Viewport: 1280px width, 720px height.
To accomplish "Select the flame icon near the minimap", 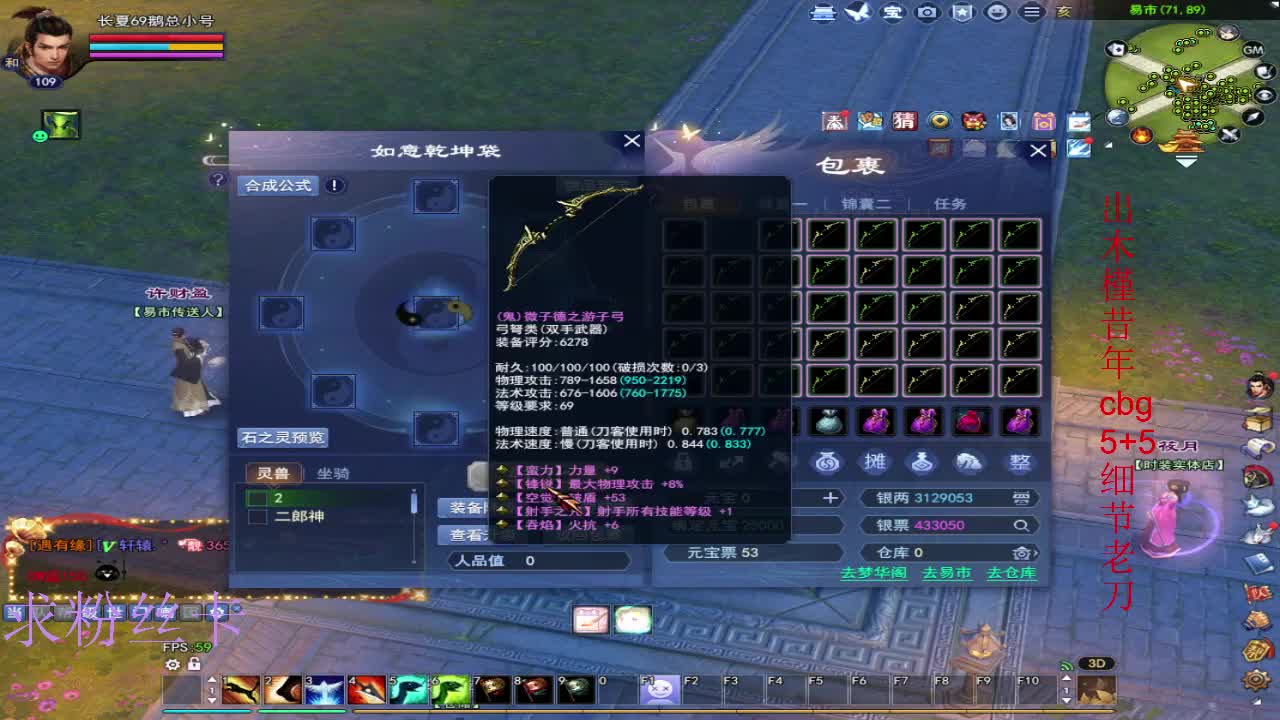I will (1140, 133).
